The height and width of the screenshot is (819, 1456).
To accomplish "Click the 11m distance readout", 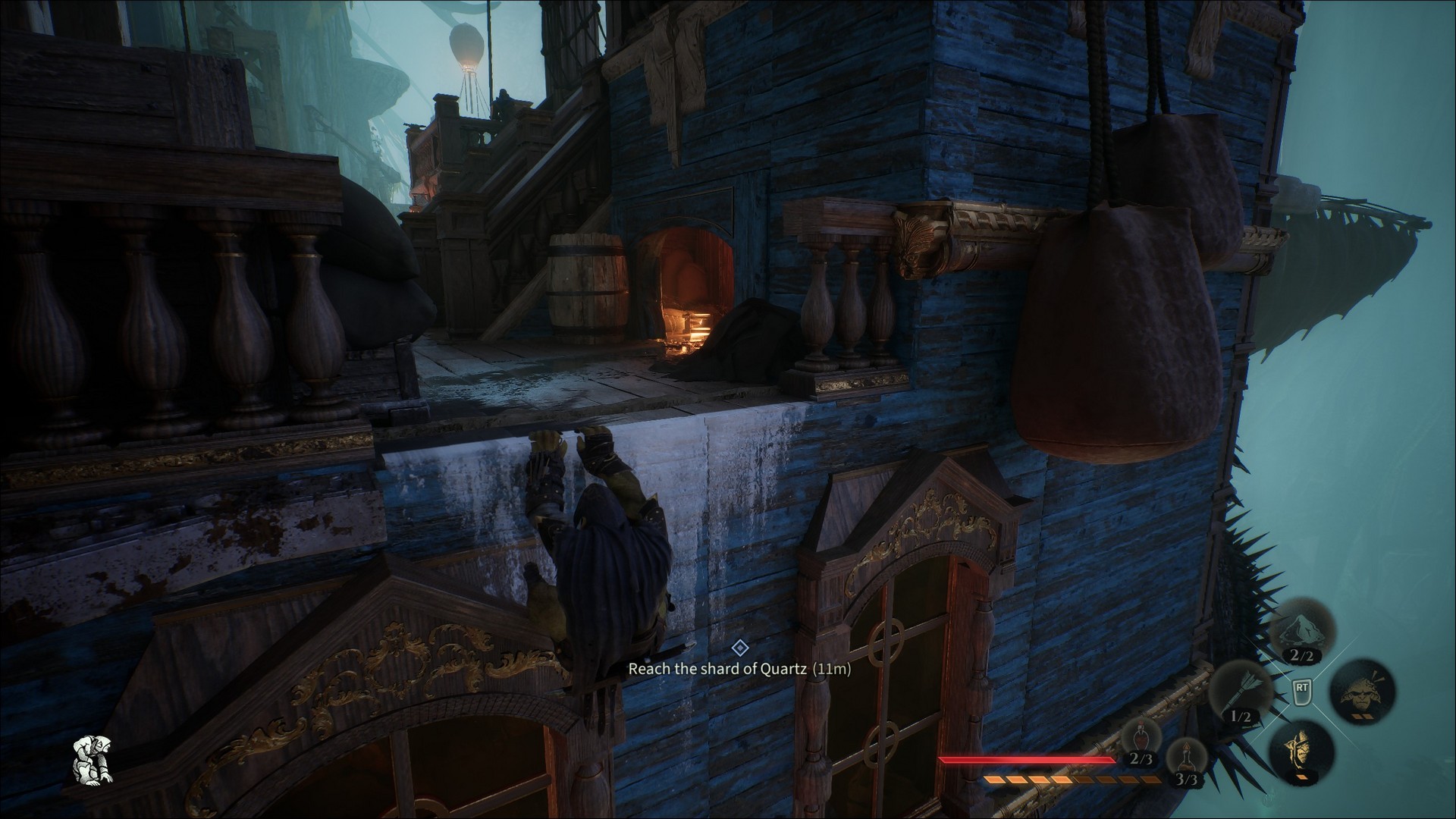I will tap(832, 670).
